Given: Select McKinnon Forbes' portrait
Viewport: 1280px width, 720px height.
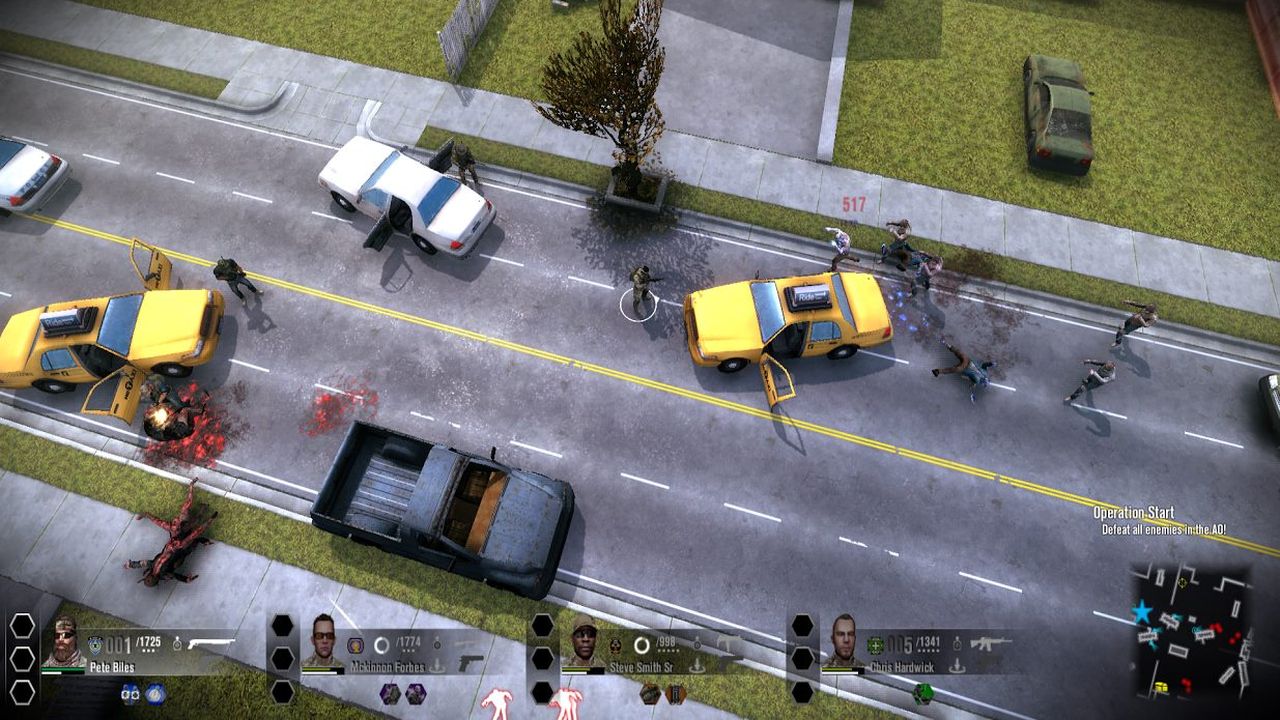Looking at the screenshot, I should (323, 641).
